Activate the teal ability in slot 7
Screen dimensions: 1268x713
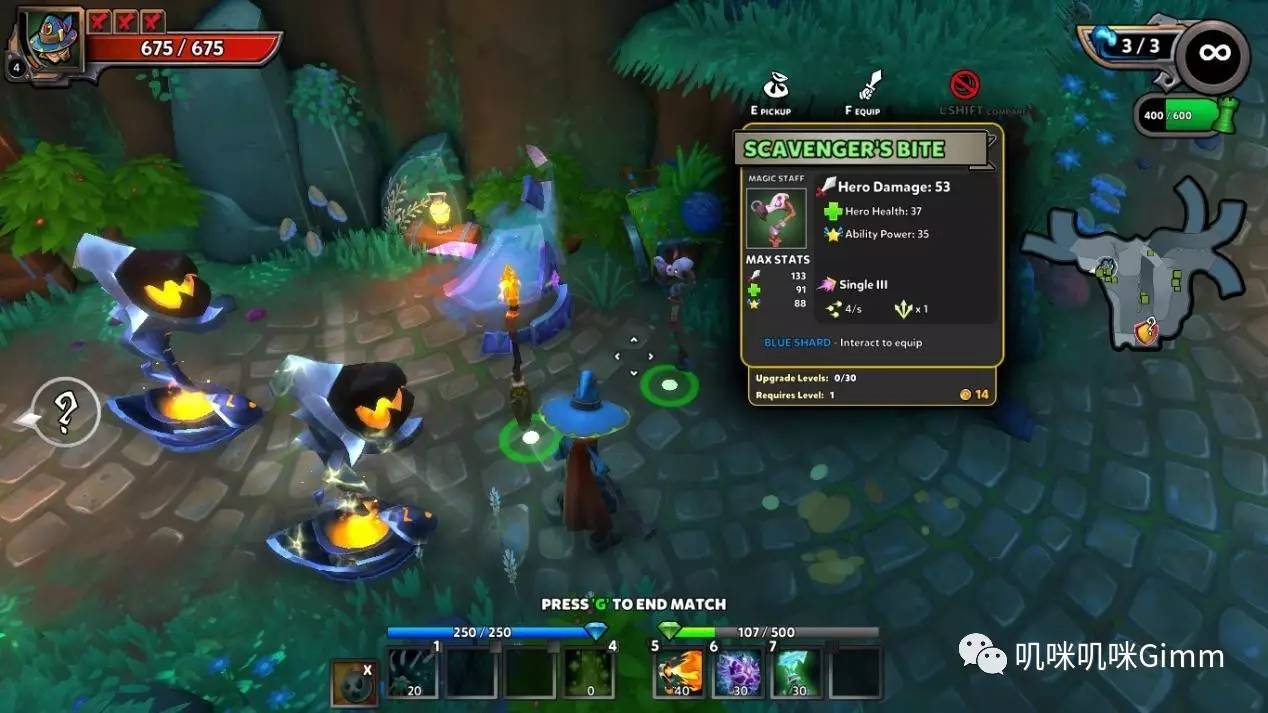coord(796,673)
